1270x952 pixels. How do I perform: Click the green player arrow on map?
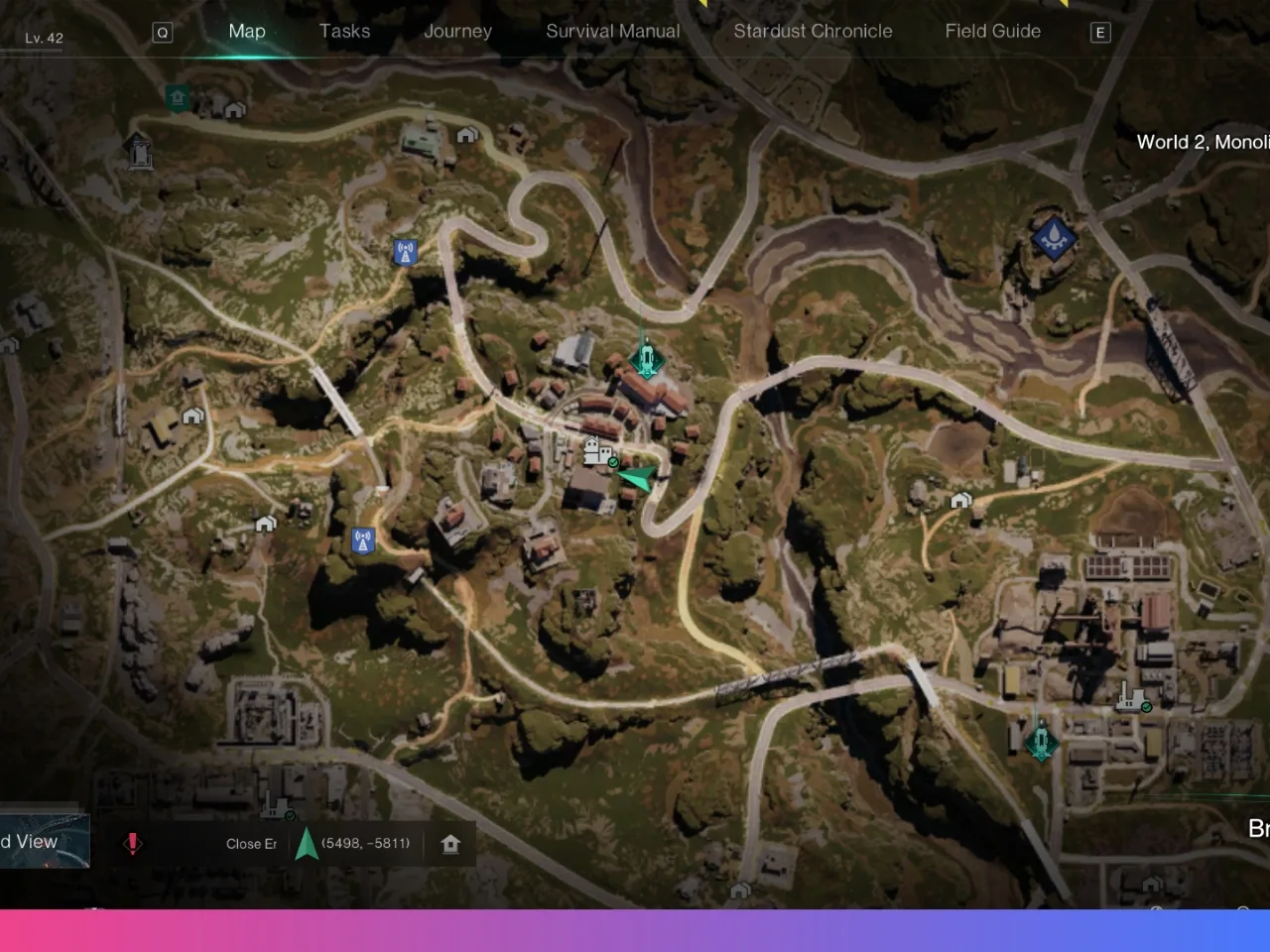[x=637, y=478]
